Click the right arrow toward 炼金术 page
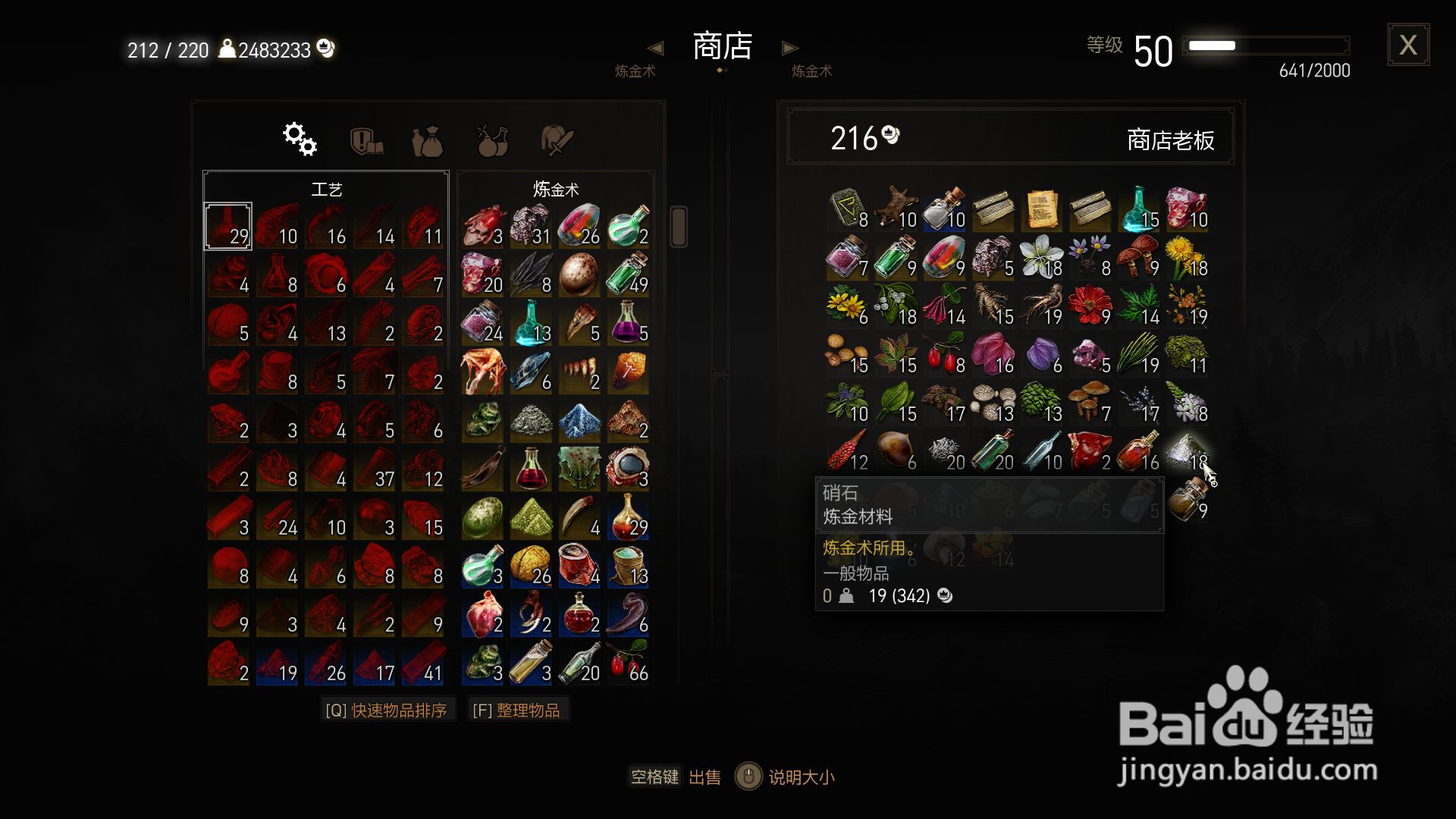This screenshot has width=1456, height=819. (790, 47)
